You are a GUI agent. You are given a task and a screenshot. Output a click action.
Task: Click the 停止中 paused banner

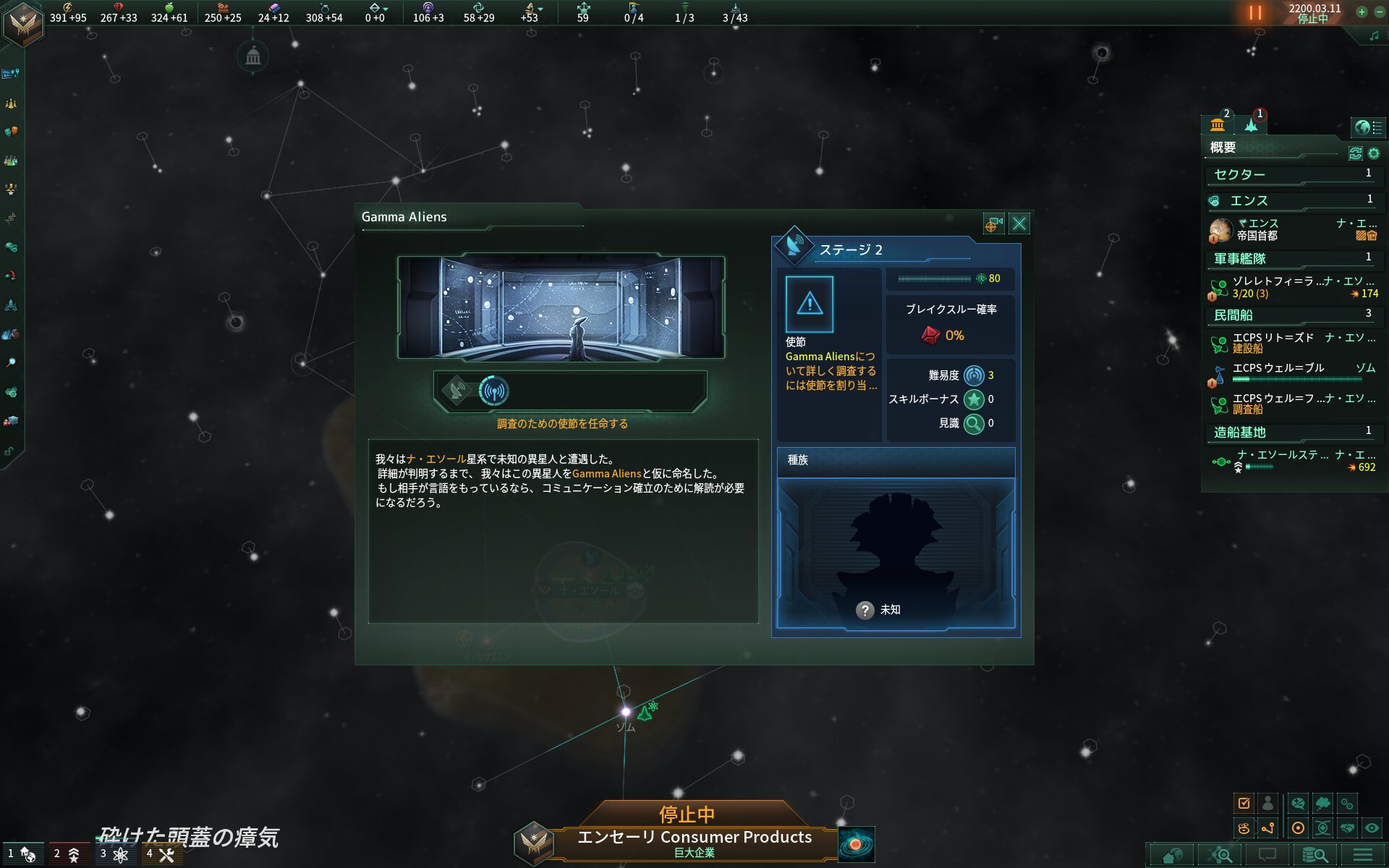click(686, 814)
